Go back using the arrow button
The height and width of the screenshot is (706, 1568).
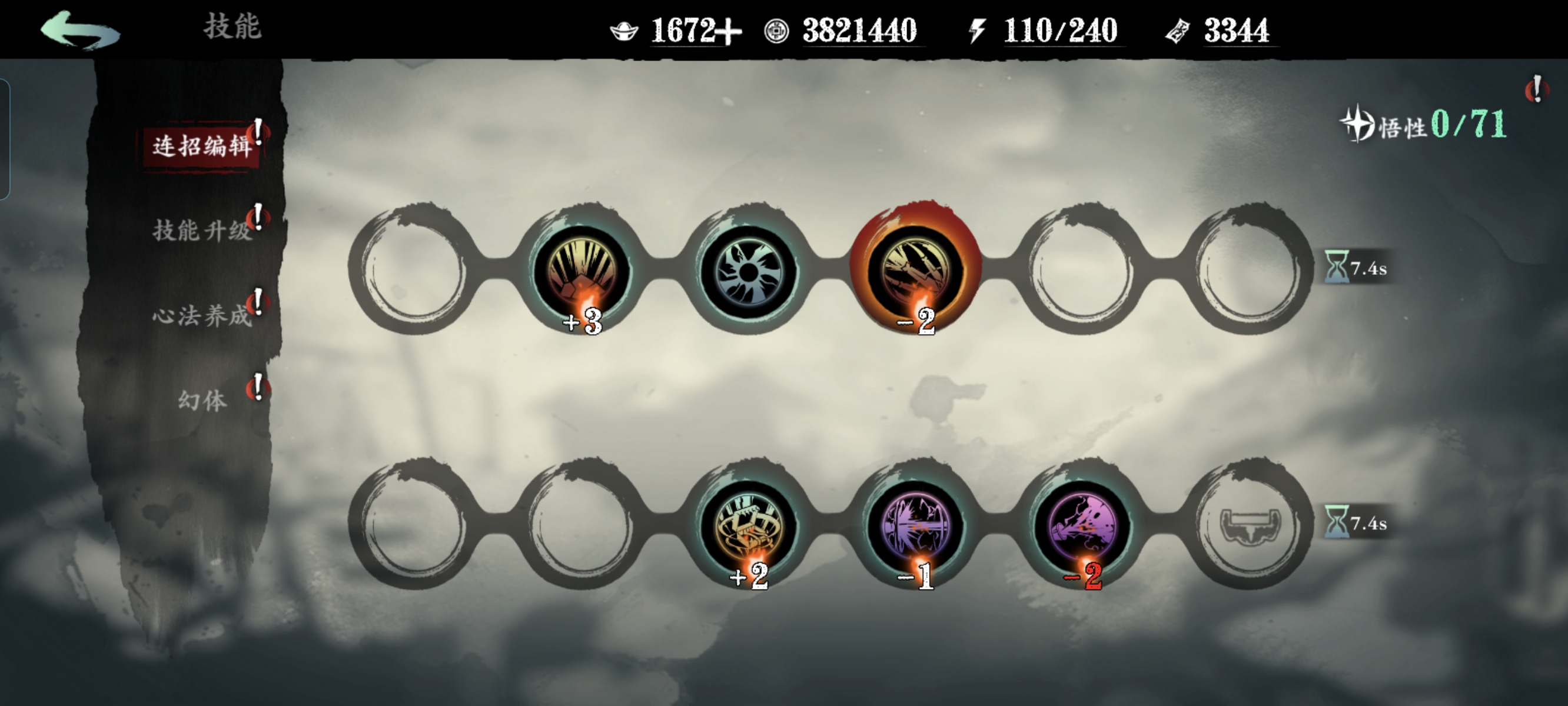[79, 31]
